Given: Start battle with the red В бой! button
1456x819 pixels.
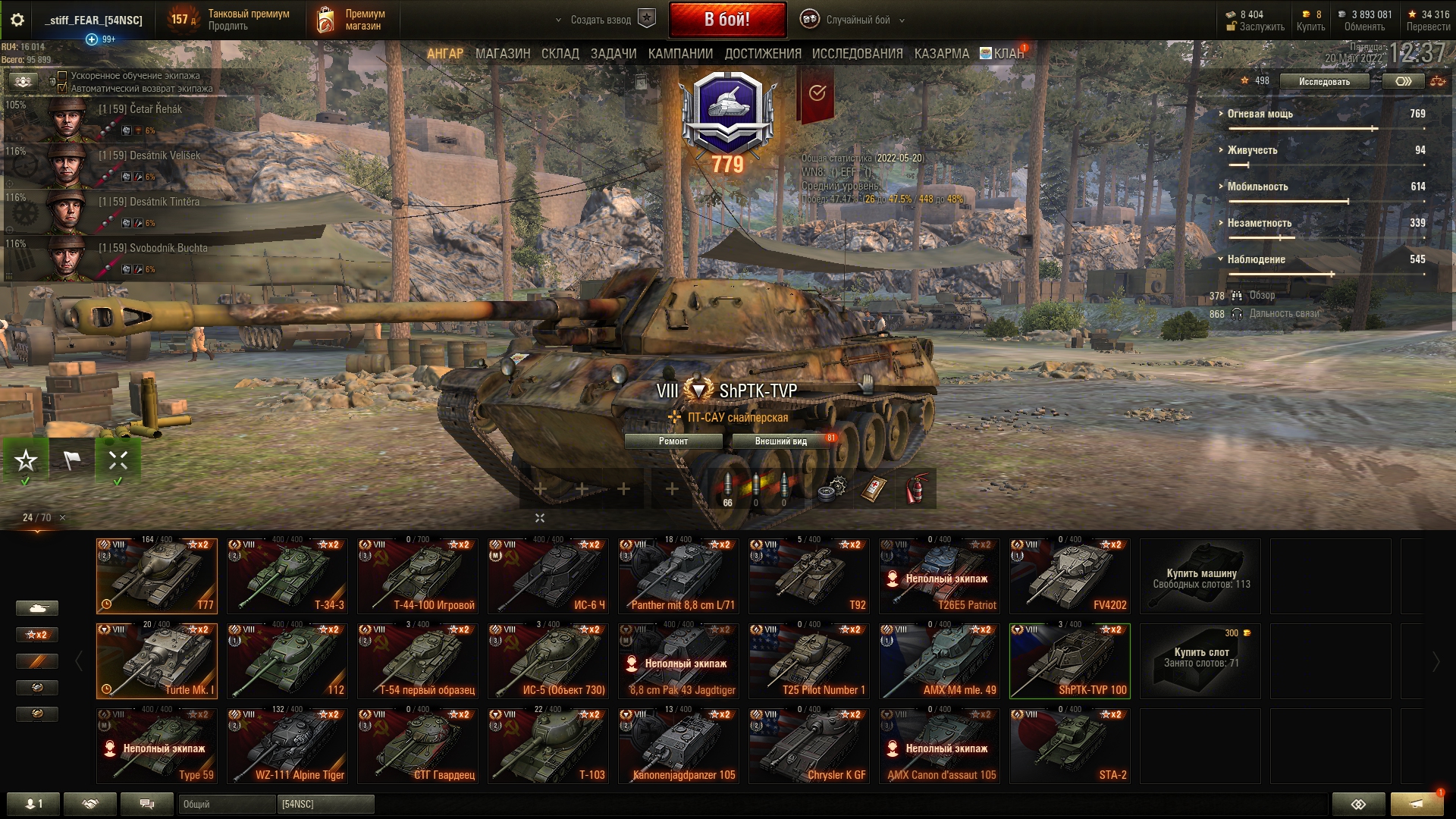Looking at the screenshot, I should pos(726,20).
